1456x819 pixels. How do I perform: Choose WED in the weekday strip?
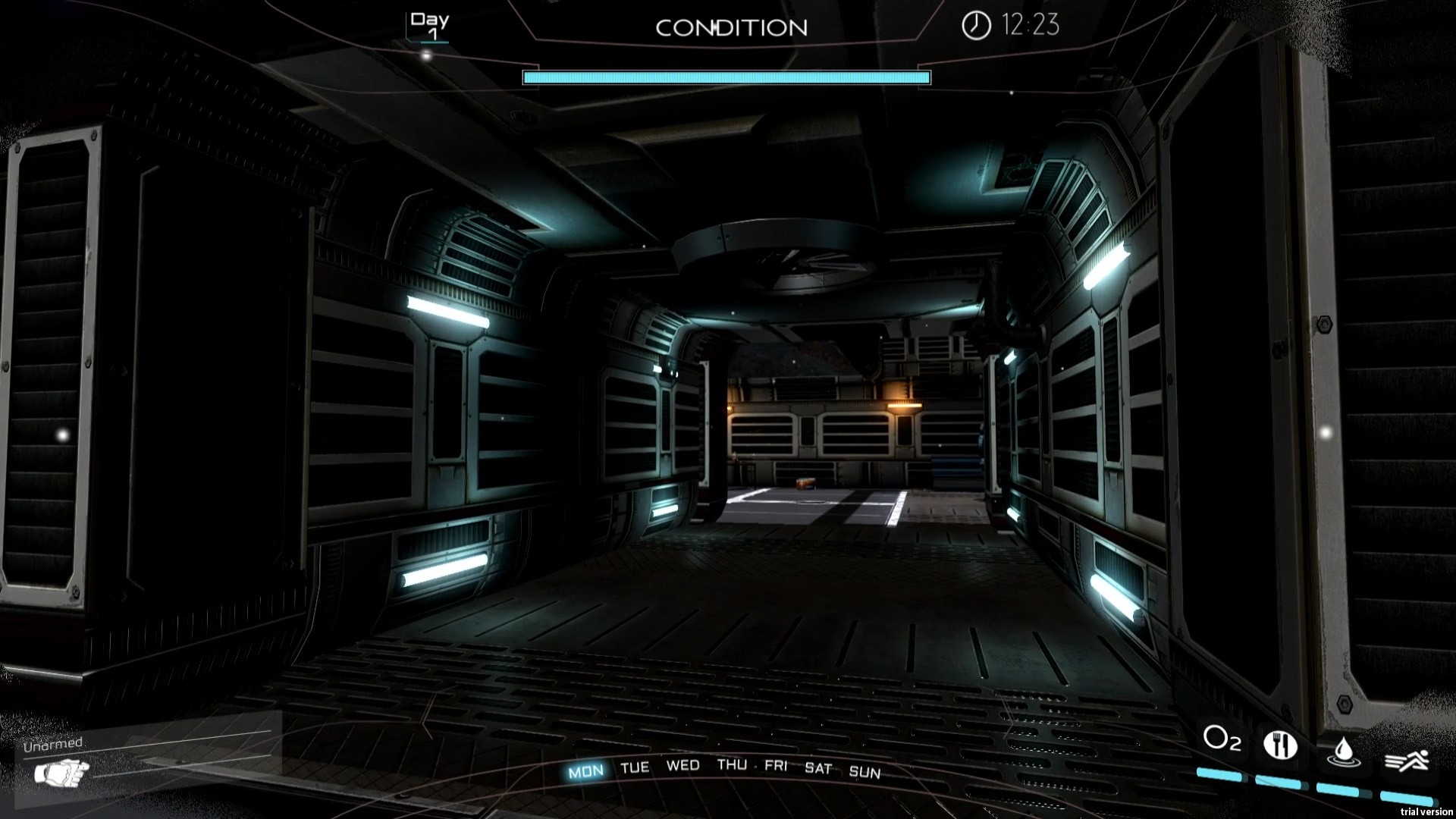pos(682,765)
